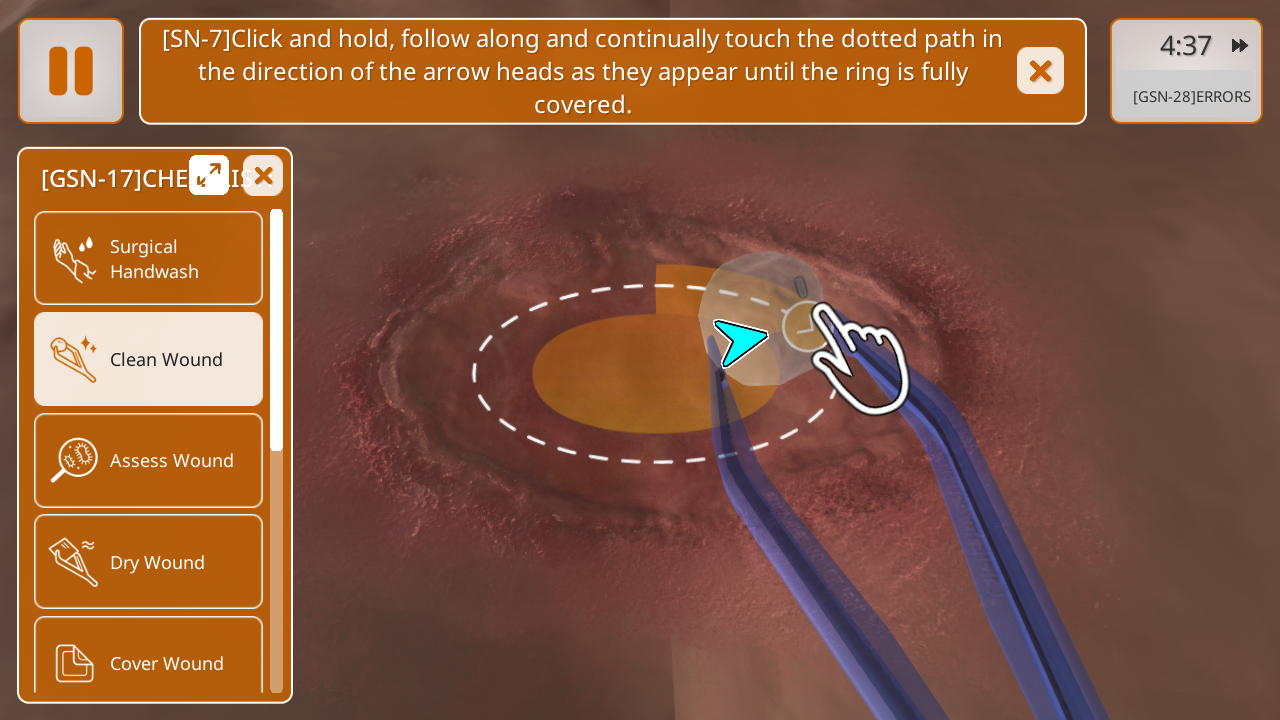Open the Dry Wound step

click(149, 561)
